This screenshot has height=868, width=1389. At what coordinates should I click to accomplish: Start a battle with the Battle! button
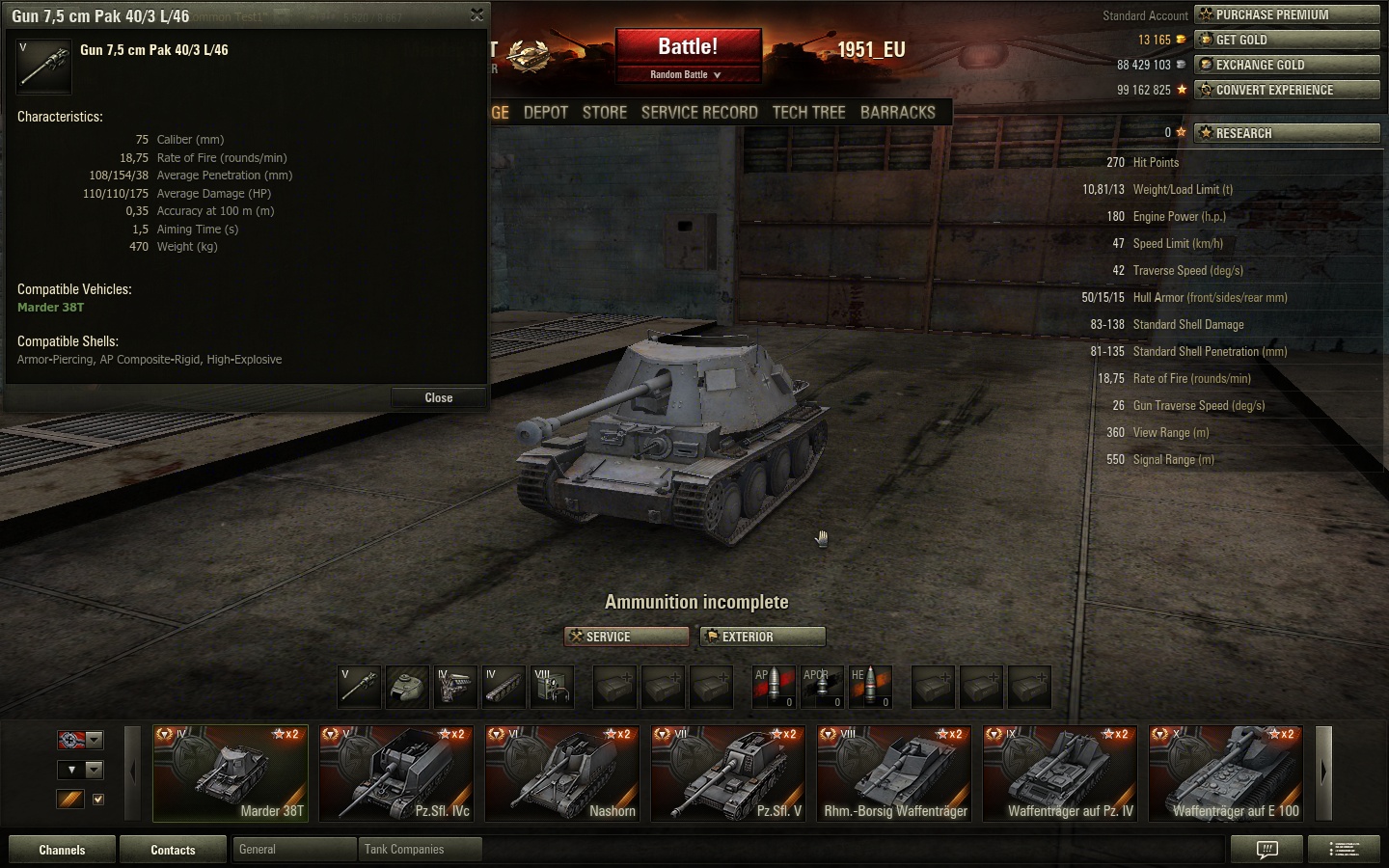(688, 47)
